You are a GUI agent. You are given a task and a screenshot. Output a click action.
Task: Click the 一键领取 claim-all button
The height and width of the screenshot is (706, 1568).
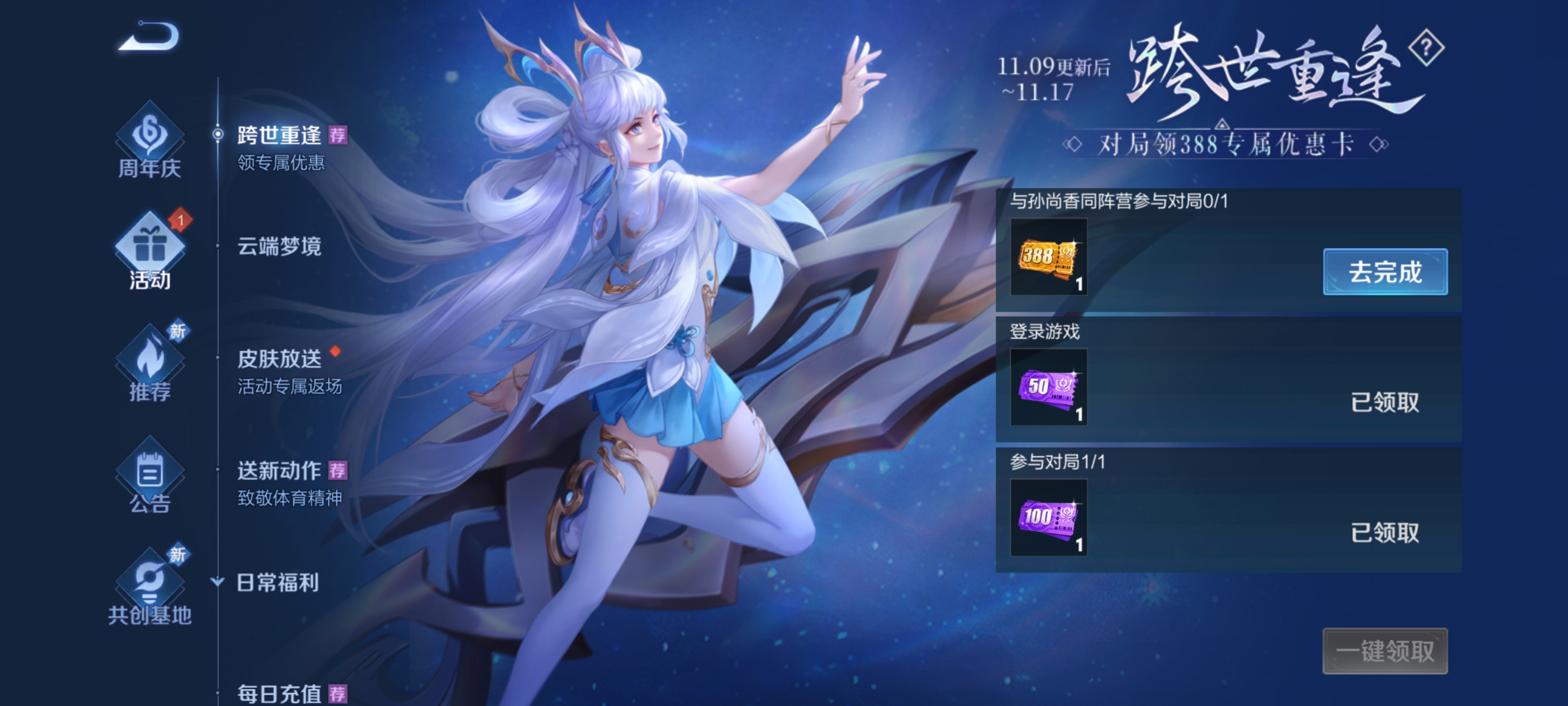point(1385,651)
